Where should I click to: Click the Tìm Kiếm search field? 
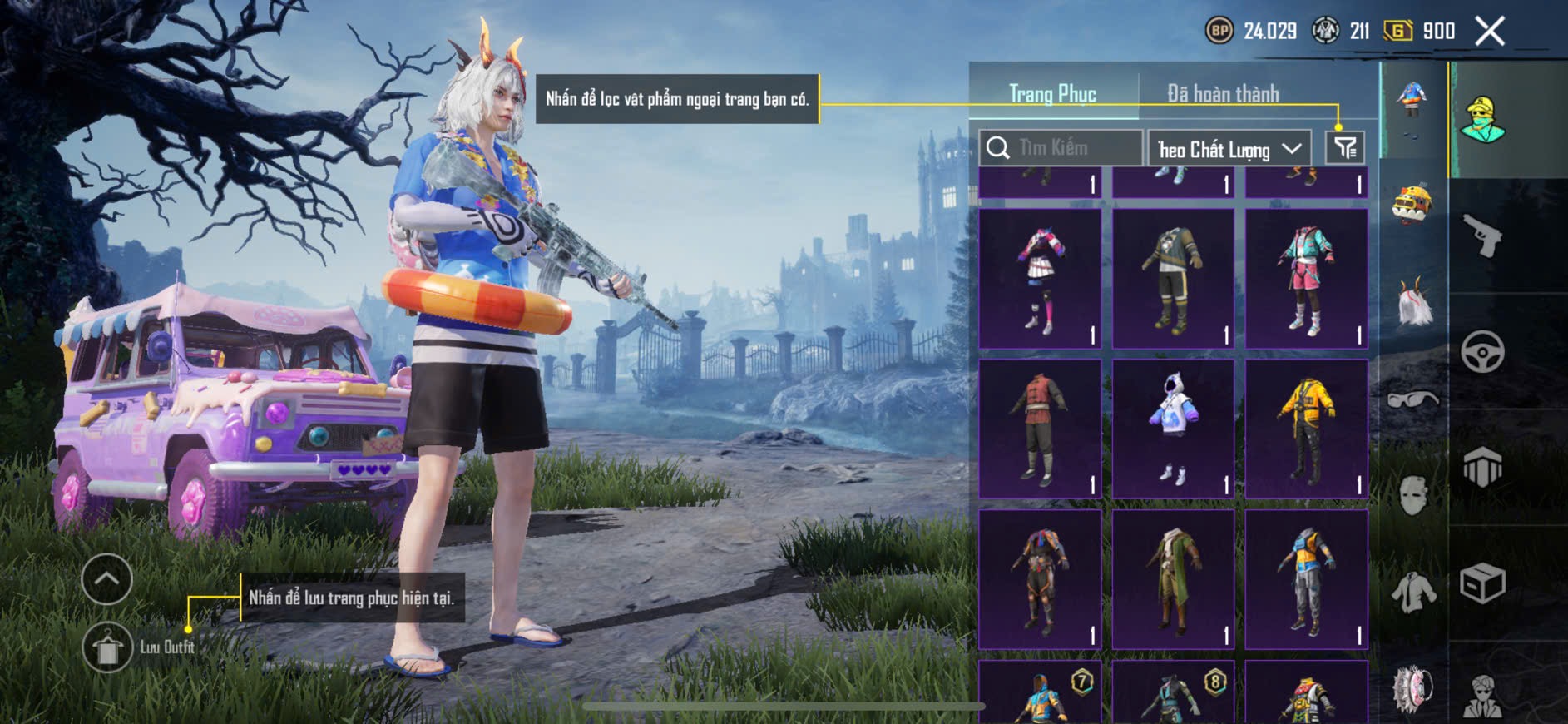point(1061,148)
